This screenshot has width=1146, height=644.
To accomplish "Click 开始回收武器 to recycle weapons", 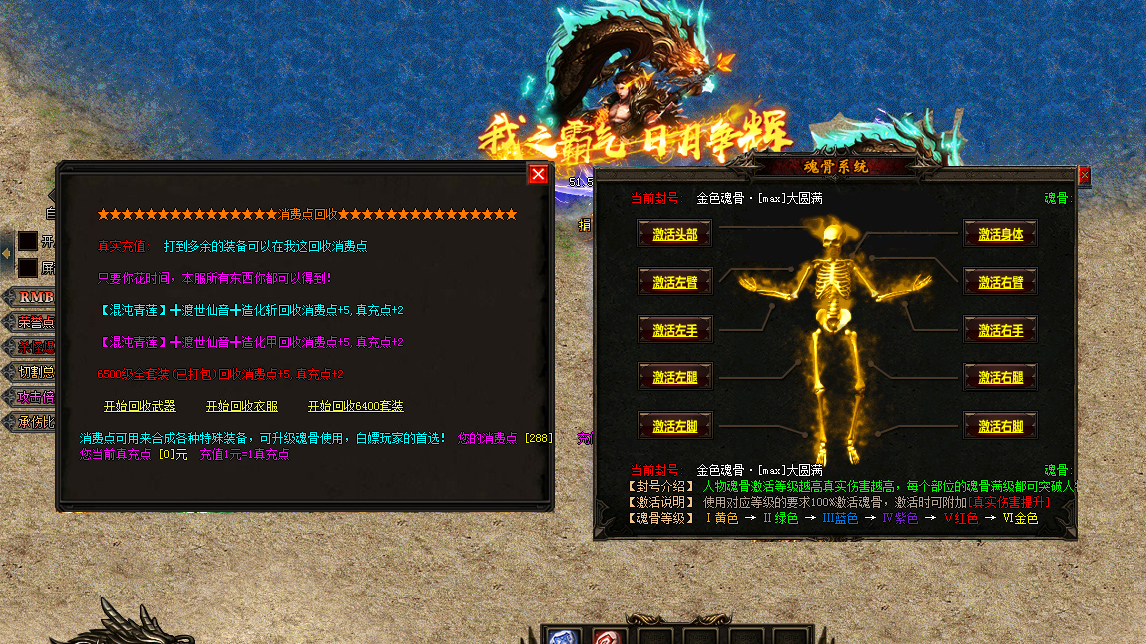I will point(139,406).
